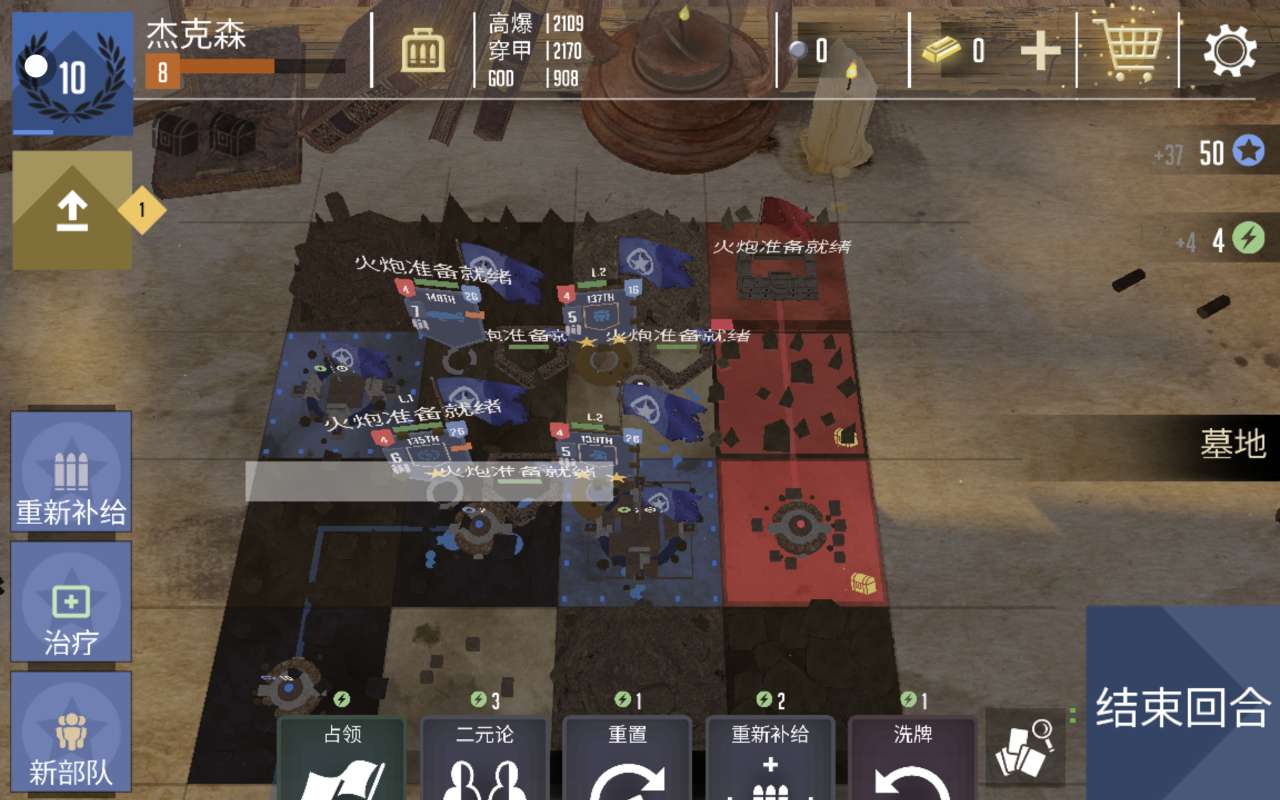
Task: Deploy a 新部队 new unit
Action: [x=71, y=733]
